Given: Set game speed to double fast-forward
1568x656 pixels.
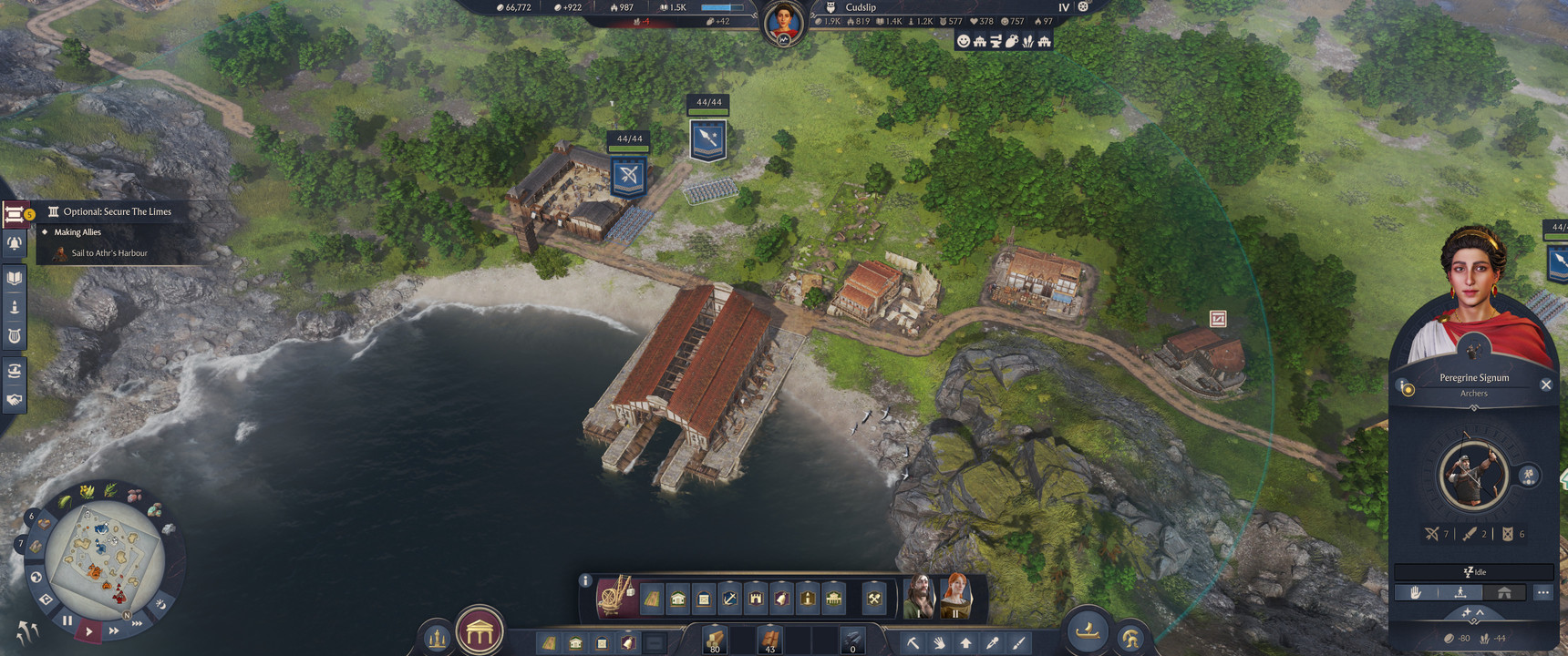Looking at the screenshot, I should tap(114, 630).
